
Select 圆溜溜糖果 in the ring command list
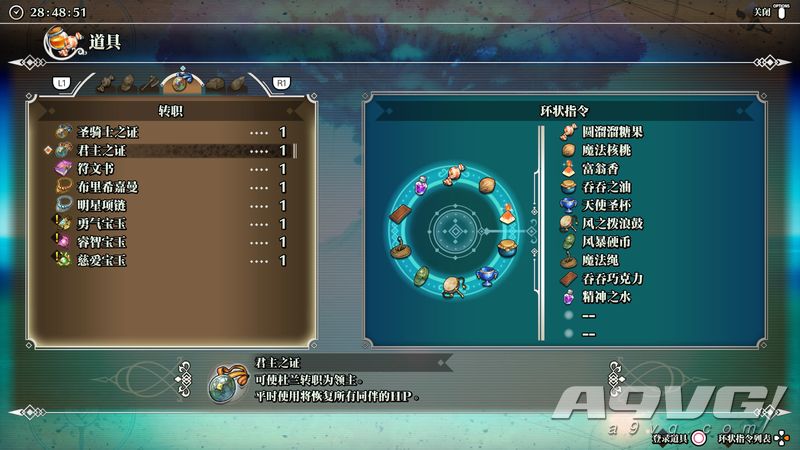pos(610,131)
